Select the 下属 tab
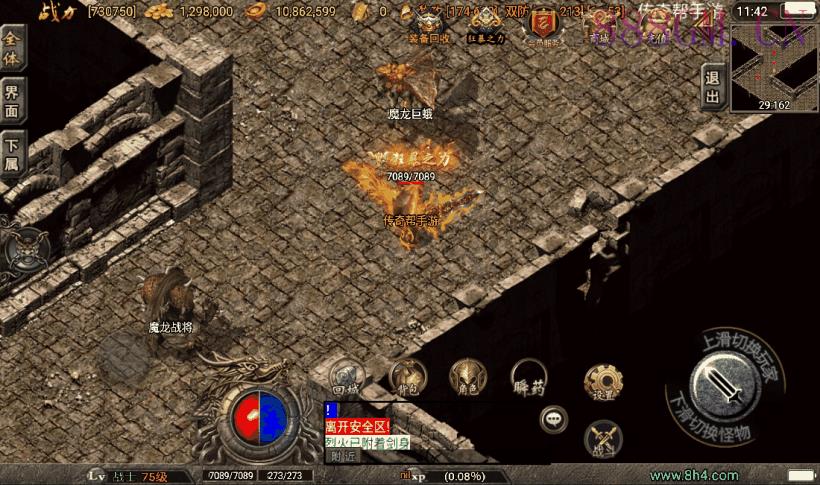 click(x=13, y=156)
